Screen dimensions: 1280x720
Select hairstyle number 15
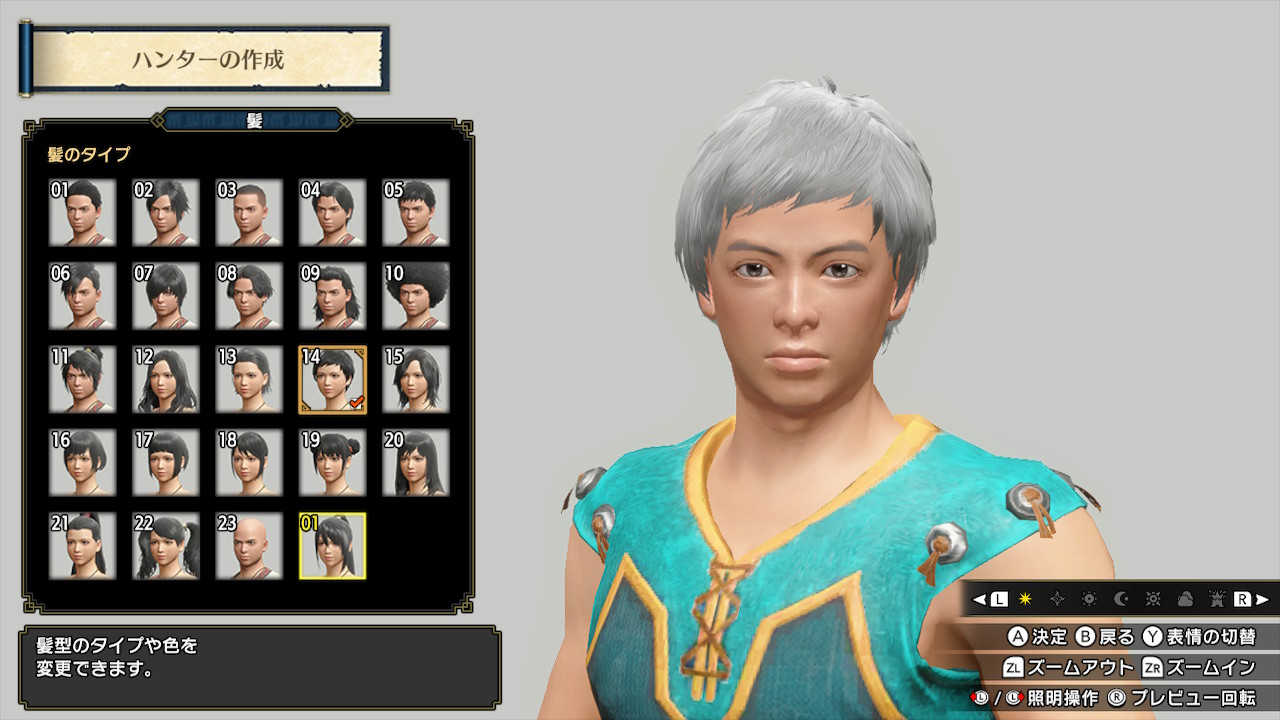click(416, 380)
